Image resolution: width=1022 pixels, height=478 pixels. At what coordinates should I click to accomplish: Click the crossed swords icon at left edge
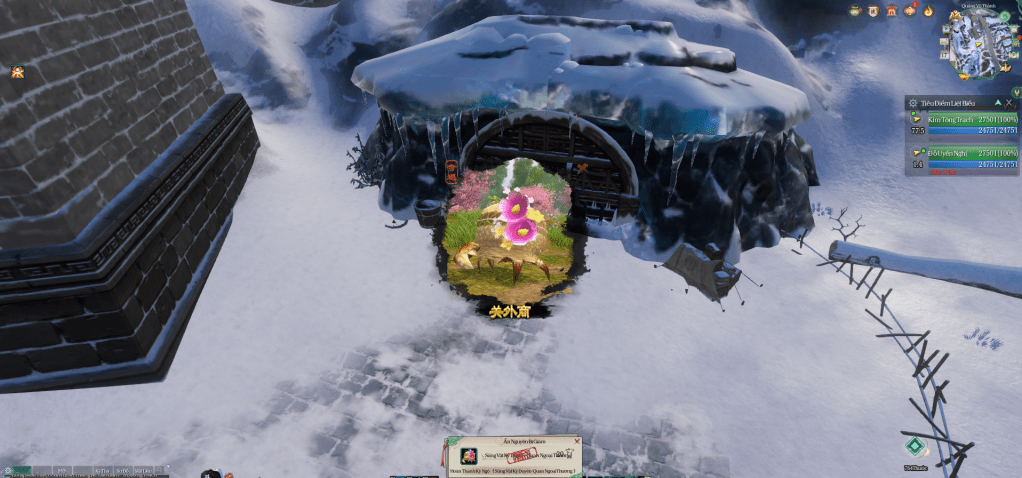coord(17,71)
